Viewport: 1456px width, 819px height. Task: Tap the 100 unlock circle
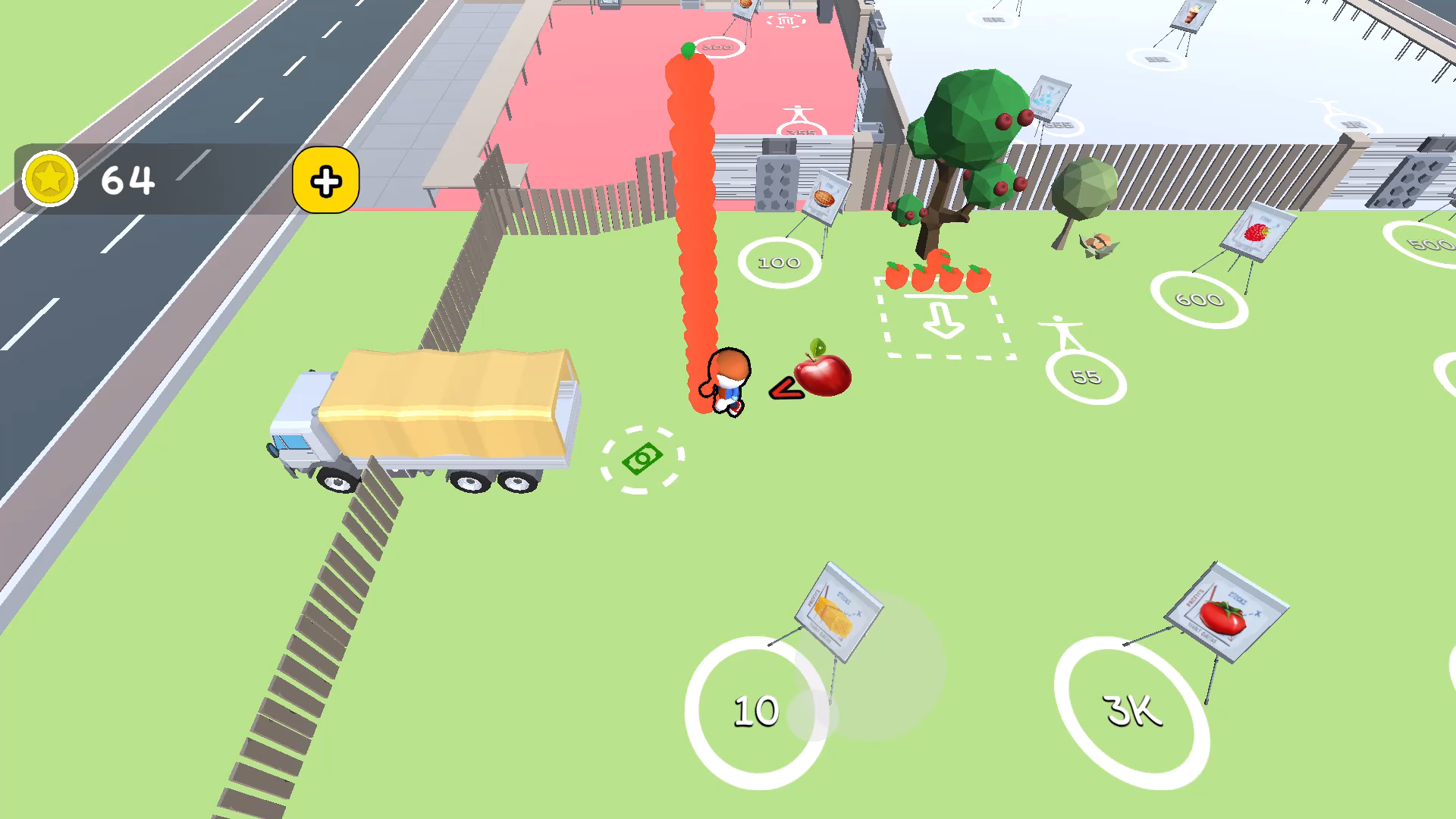pyautogui.click(x=778, y=261)
